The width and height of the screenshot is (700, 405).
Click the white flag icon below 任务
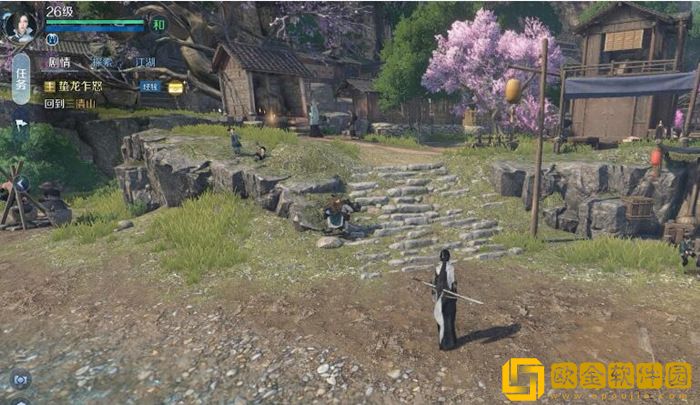click(21, 124)
